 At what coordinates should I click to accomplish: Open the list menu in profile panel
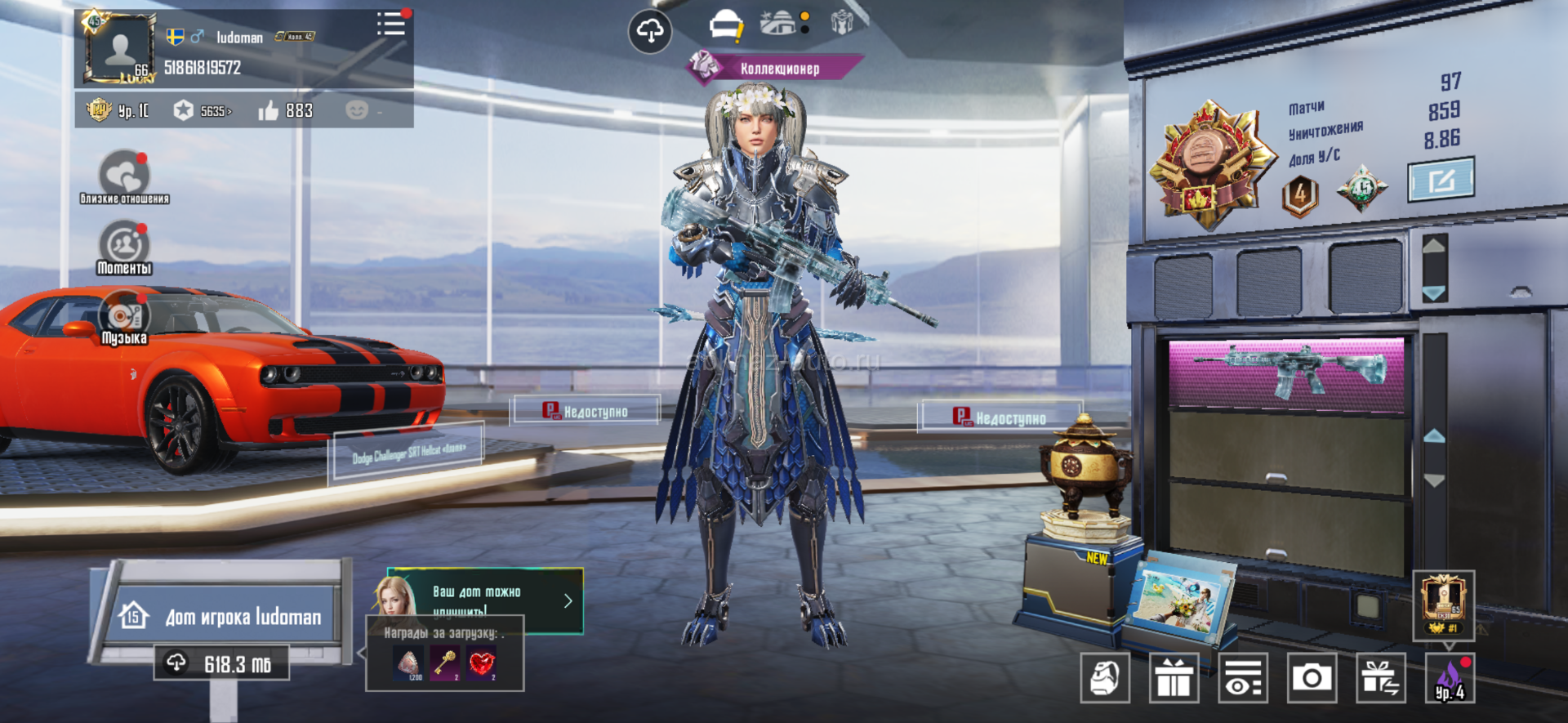pyautogui.click(x=391, y=25)
